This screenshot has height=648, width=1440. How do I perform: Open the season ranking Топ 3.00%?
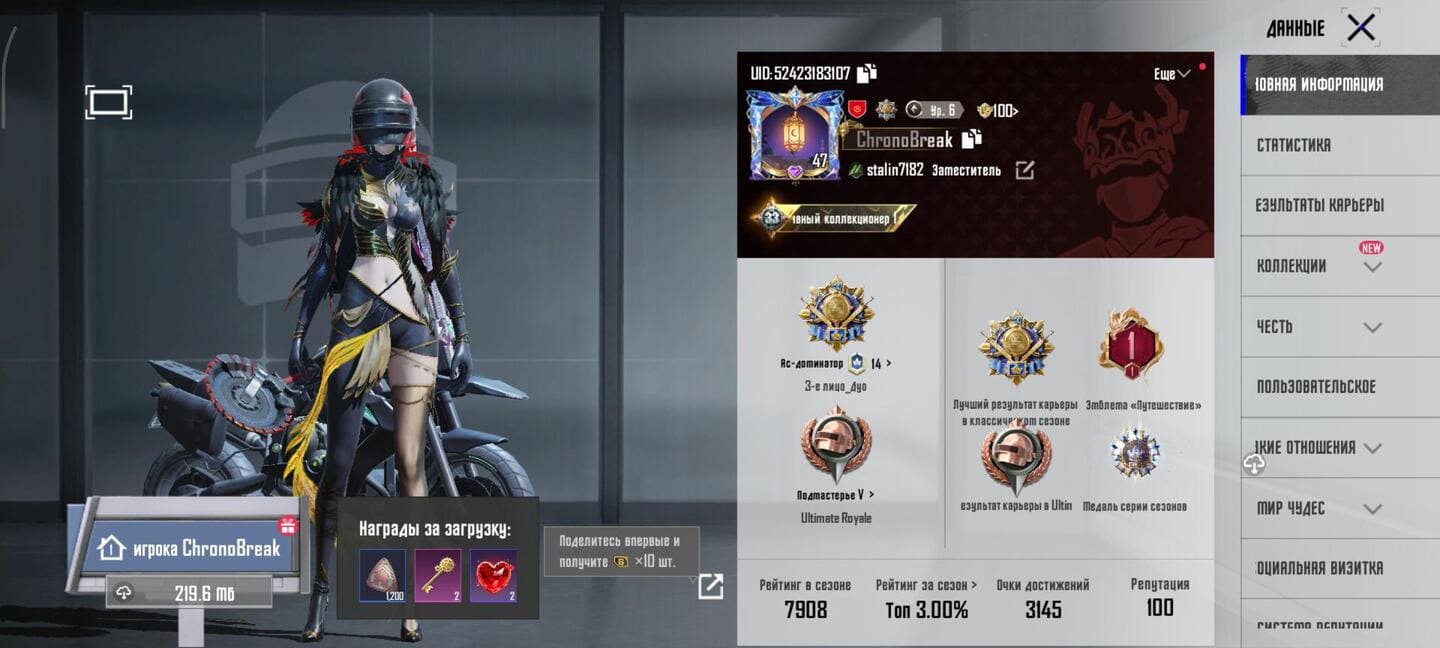(926, 598)
